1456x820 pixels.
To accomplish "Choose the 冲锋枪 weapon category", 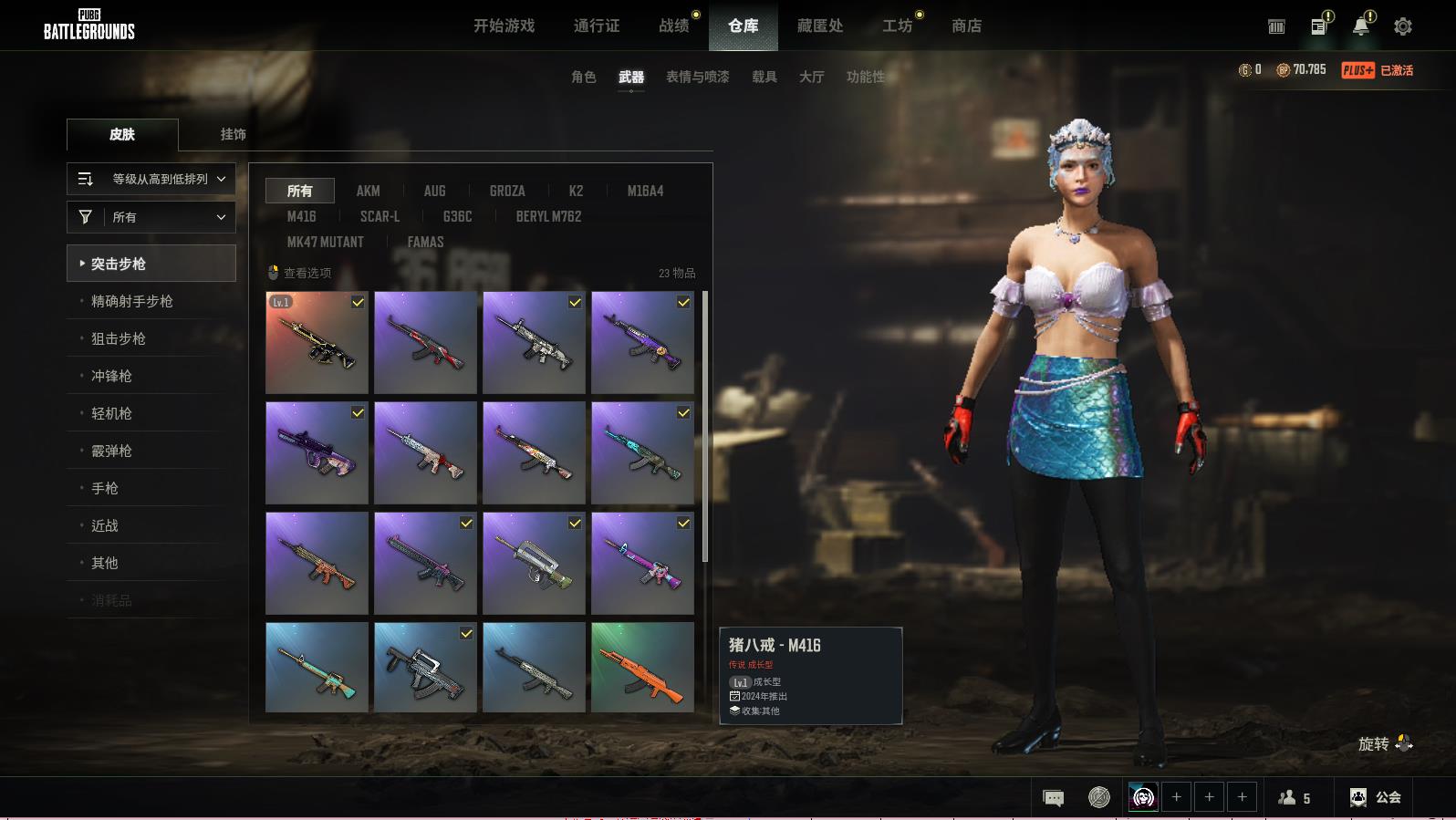I will [111, 376].
